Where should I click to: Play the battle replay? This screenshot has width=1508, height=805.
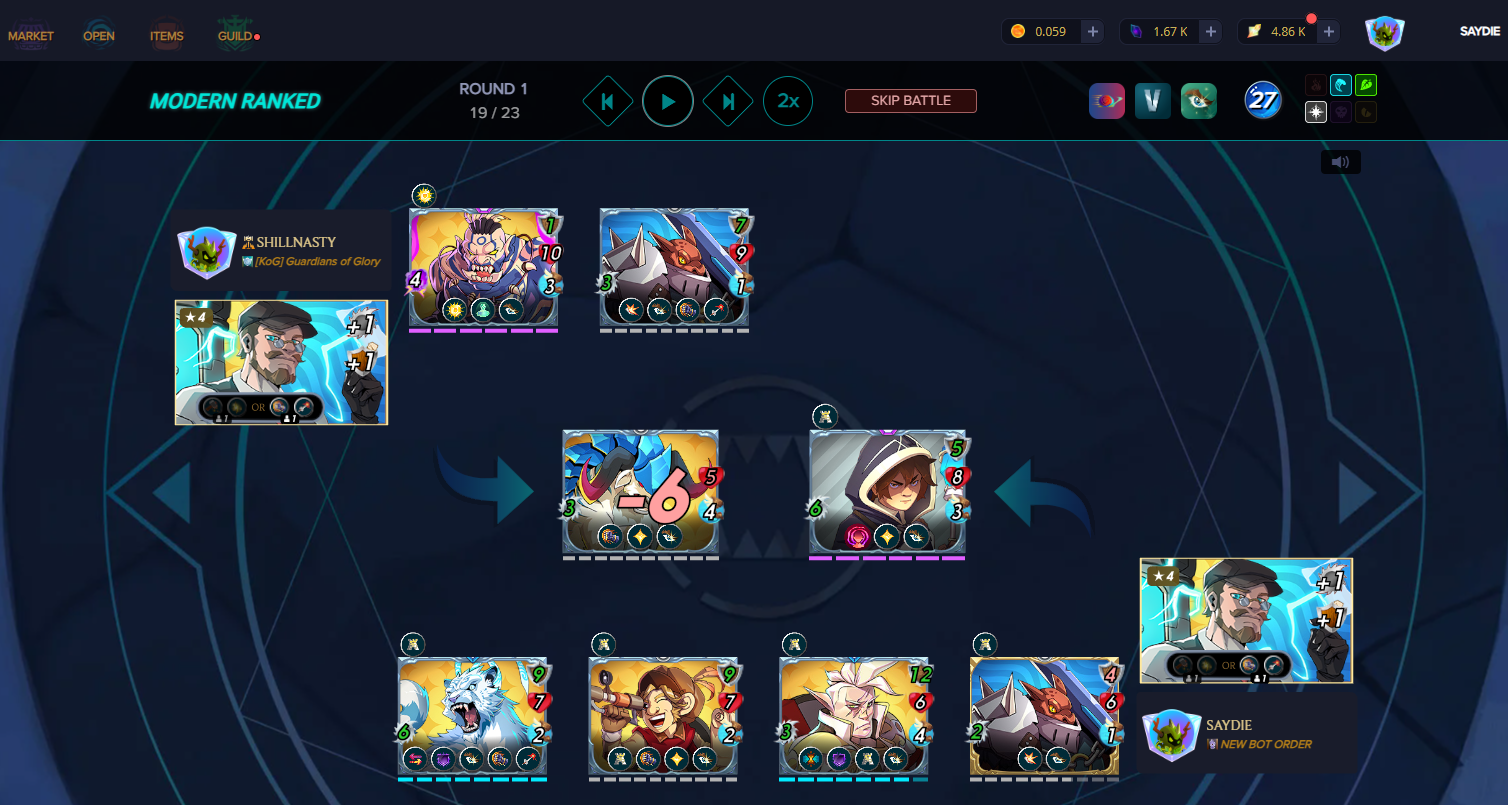click(668, 101)
